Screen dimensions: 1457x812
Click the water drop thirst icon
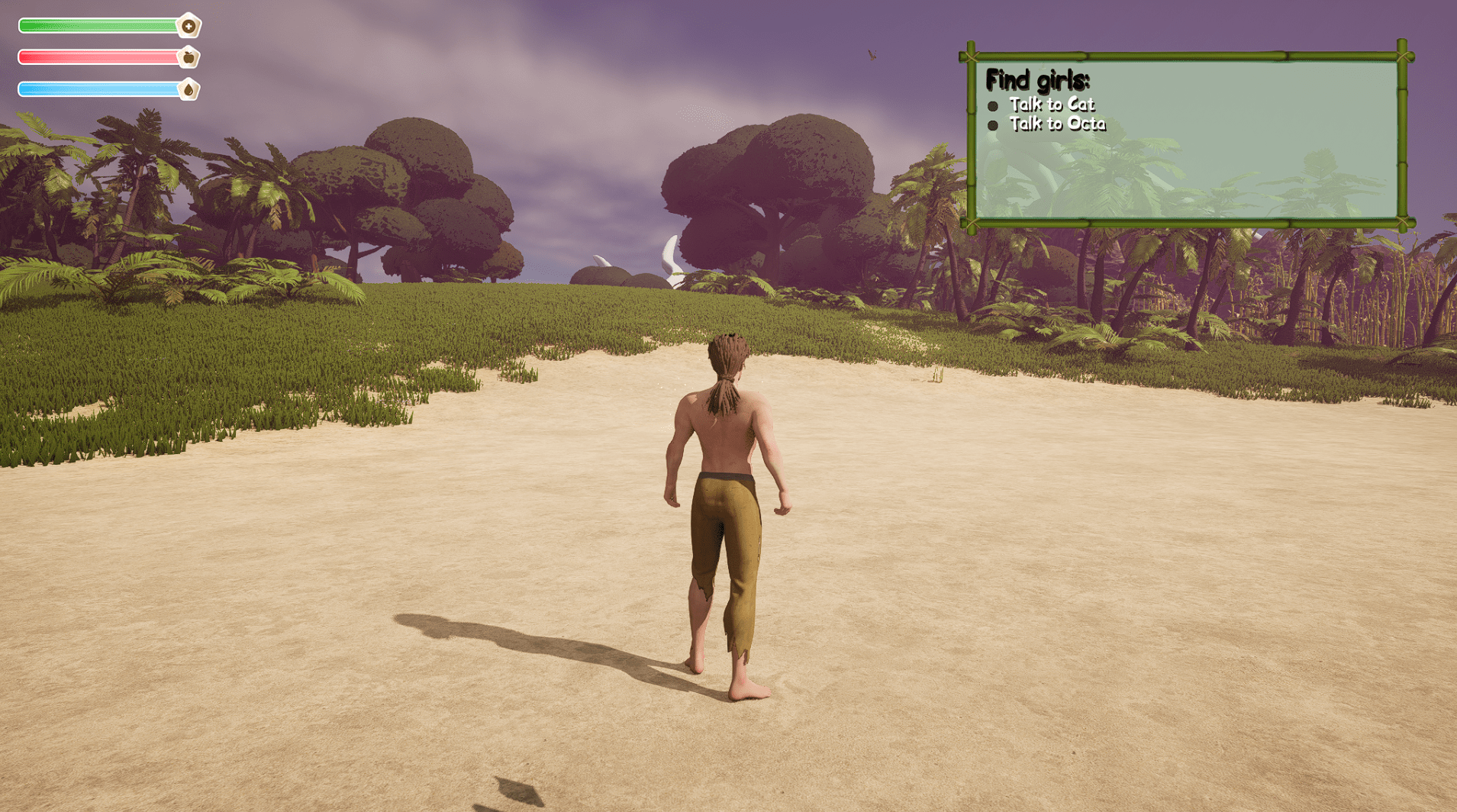[189, 90]
